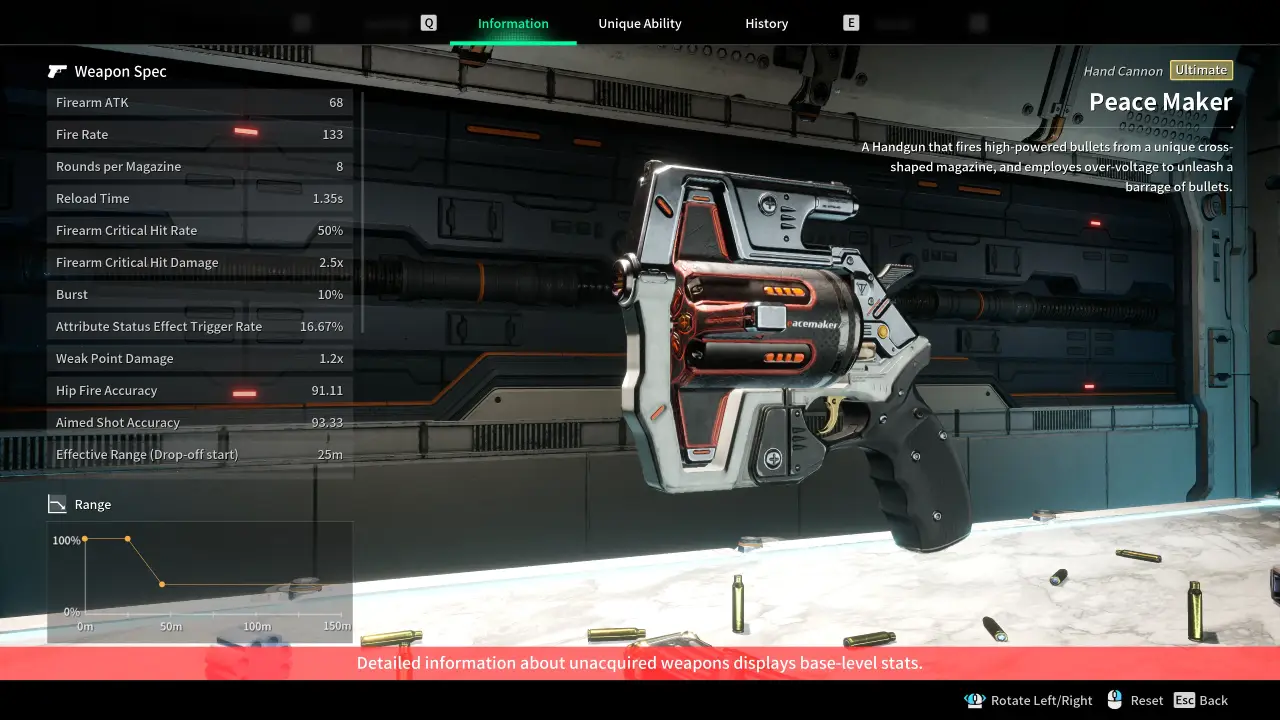Click the rotate mouse icon at bottom right
1280x720 pixels.
point(975,700)
